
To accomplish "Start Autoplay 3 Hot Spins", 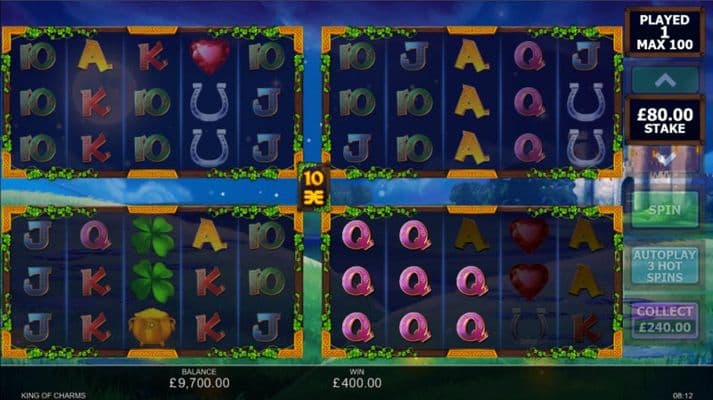I will coord(664,266).
